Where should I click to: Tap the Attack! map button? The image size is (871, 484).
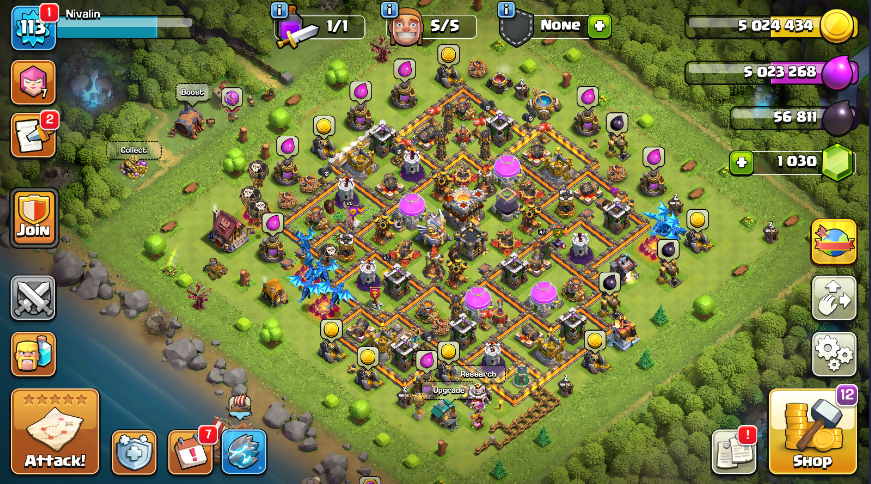[55, 432]
